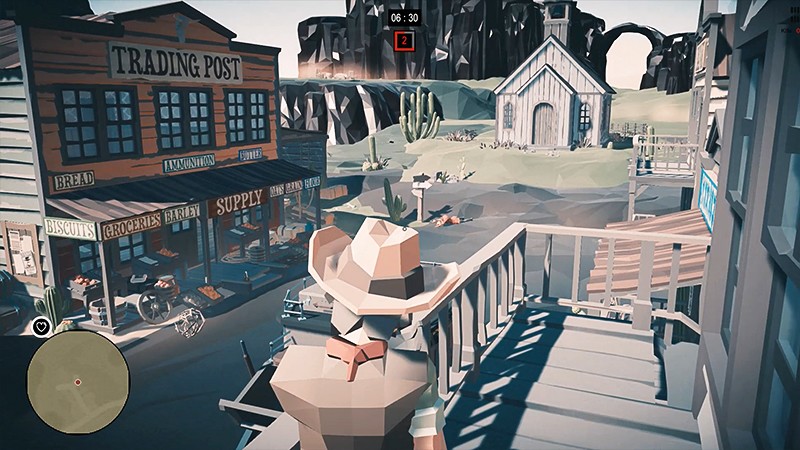Image resolution: width=800 pixels, height=450 pixels.
Task: Select the heart icon above the minimap
Action: (x=40, y=326)
